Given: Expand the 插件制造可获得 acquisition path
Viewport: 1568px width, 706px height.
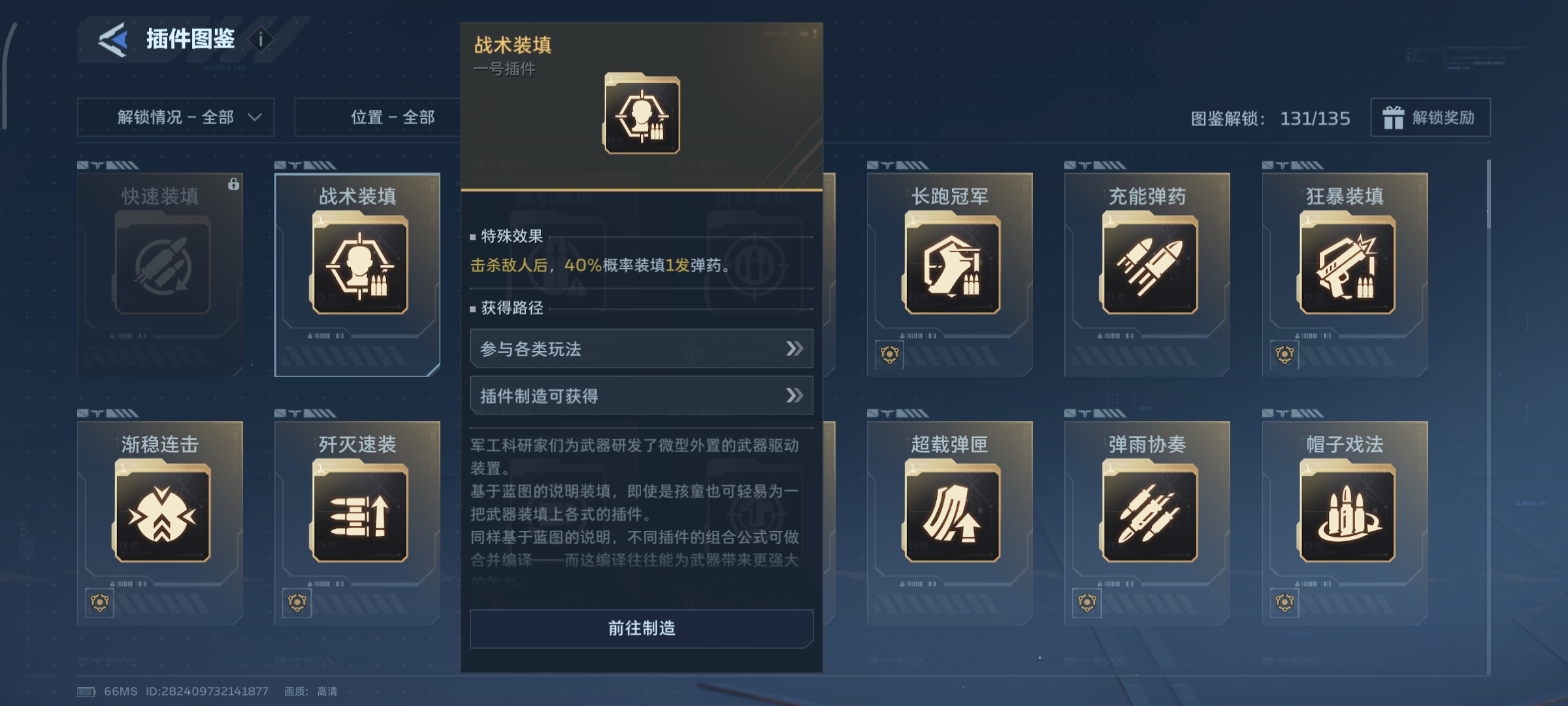Looking at the screenshot, I should (641, 395).
